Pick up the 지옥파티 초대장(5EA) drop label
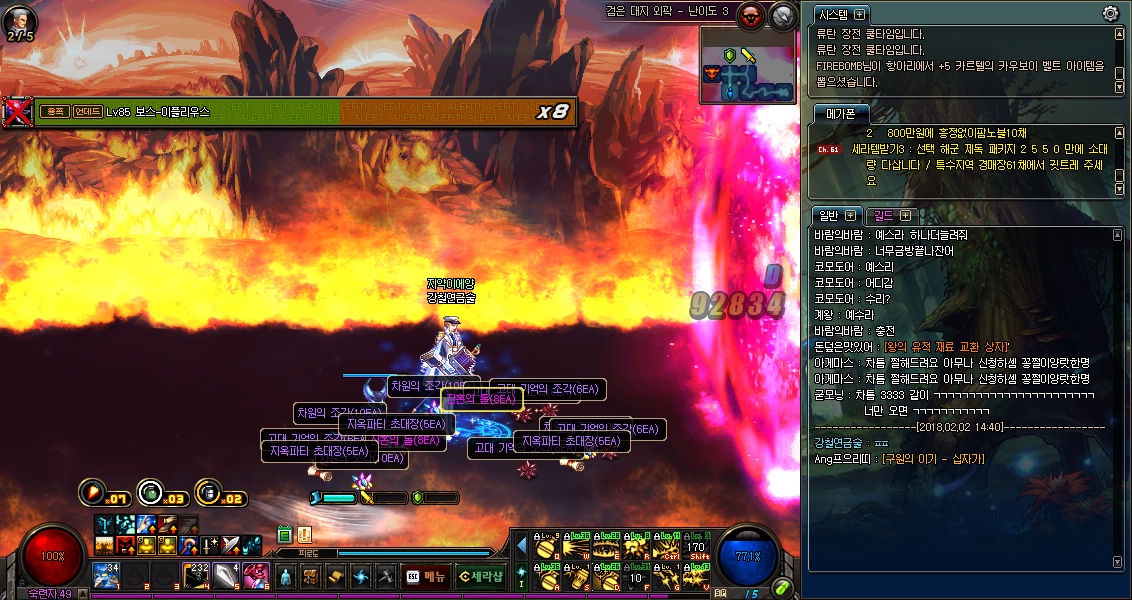 [x=396, y=424]
